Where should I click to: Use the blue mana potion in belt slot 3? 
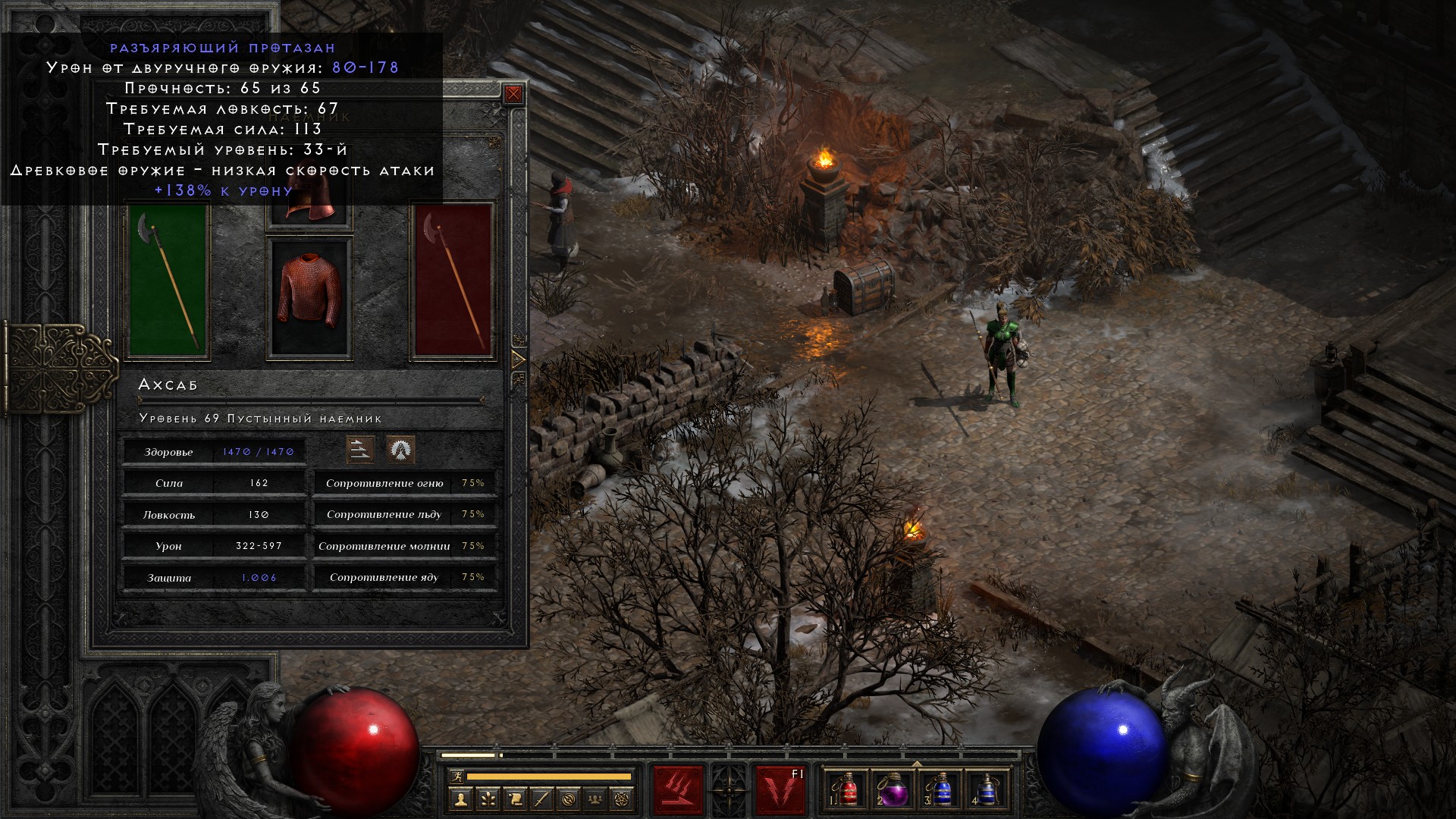(940, 790)
